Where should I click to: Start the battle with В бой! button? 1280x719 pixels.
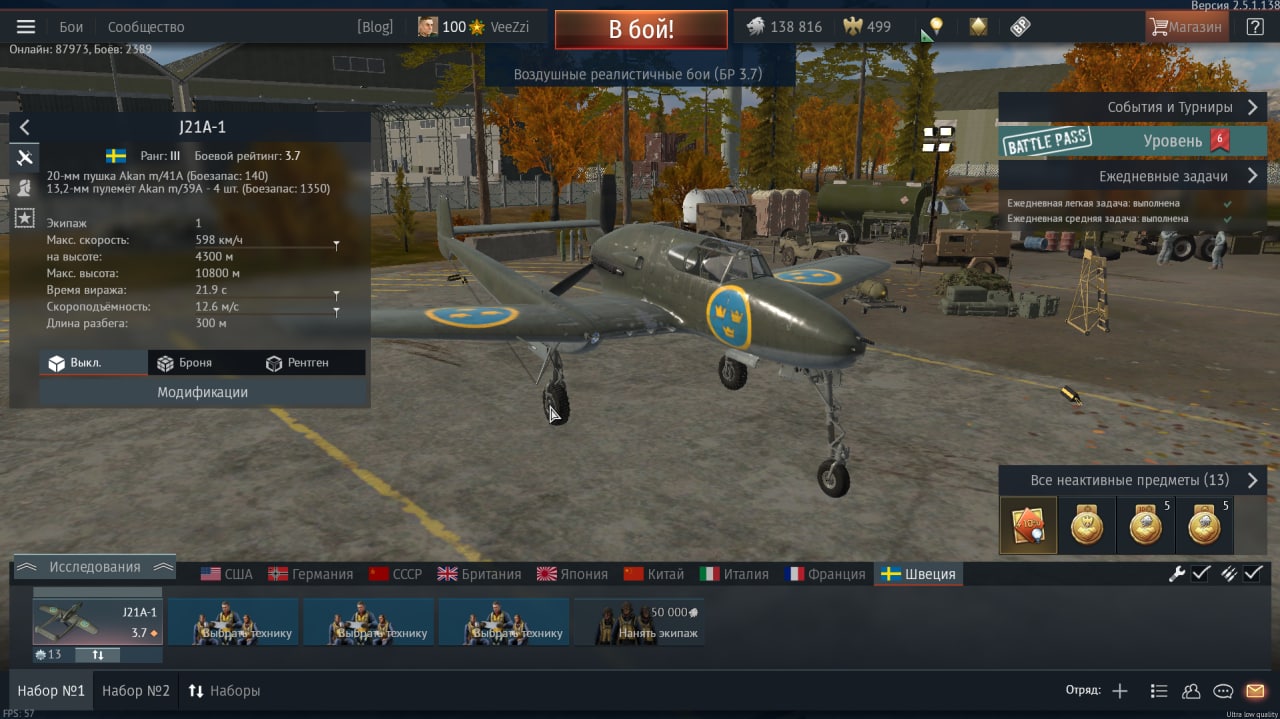641,29
